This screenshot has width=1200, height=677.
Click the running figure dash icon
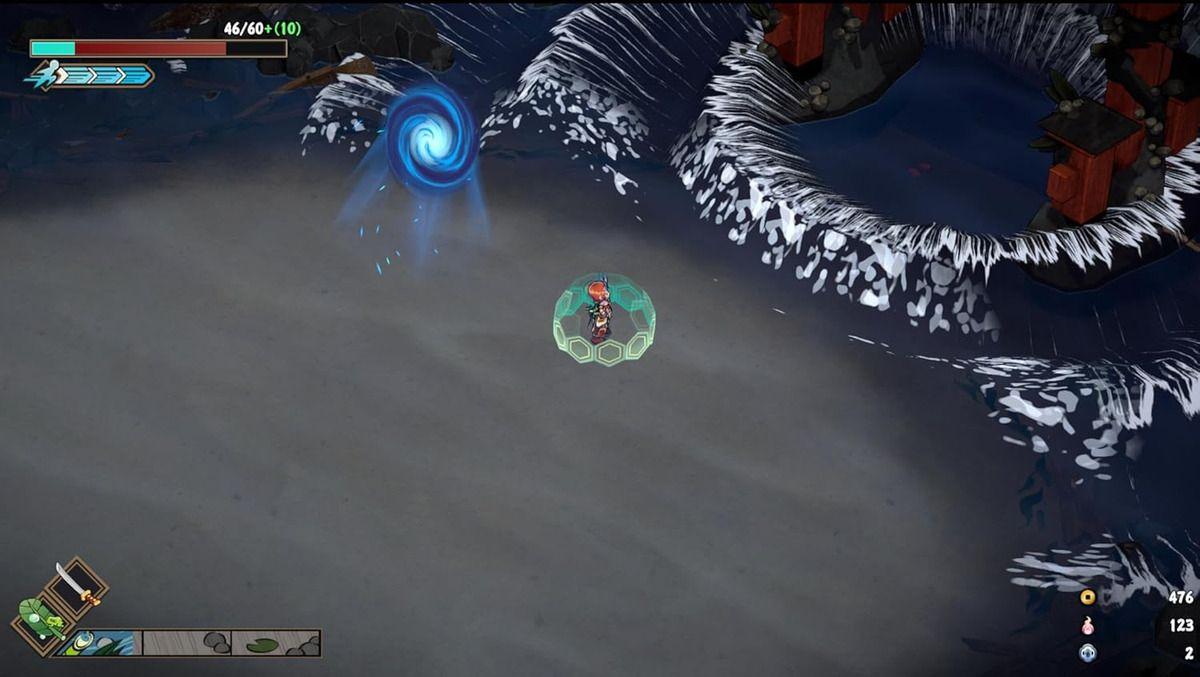click(x=46, y=75)
